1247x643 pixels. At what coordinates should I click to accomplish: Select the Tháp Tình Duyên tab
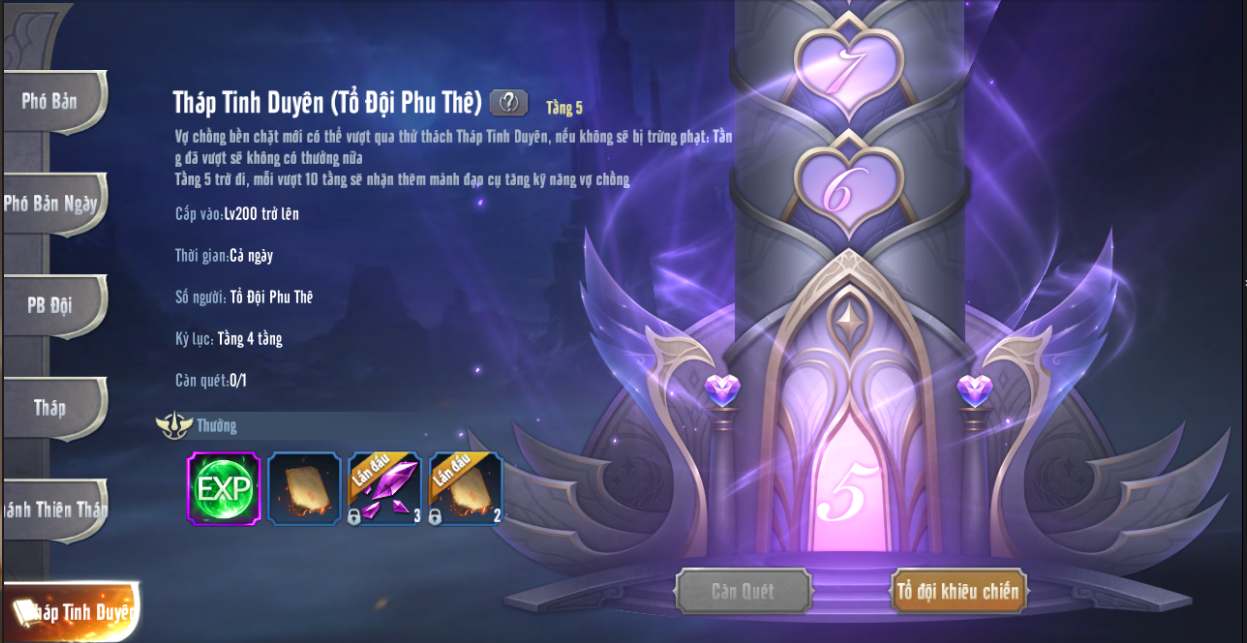click(72, 611)
